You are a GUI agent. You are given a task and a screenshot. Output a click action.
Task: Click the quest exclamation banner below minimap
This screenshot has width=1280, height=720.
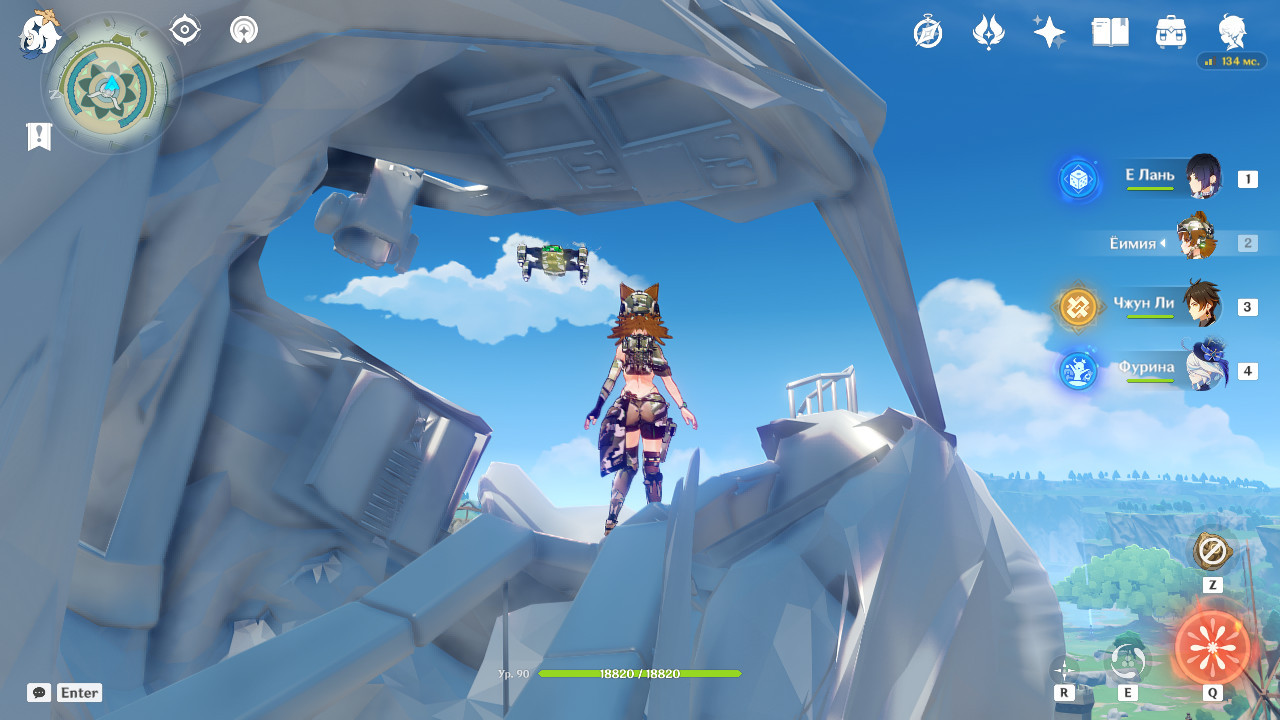(38, 136)
